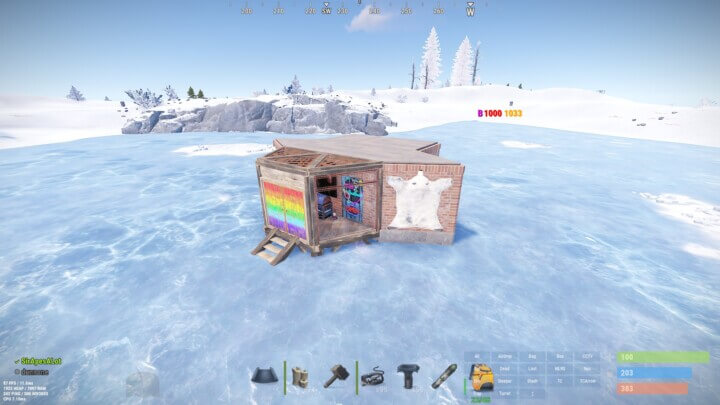Toggle the Bag filter
720x405 pixels.
[532, 356]
